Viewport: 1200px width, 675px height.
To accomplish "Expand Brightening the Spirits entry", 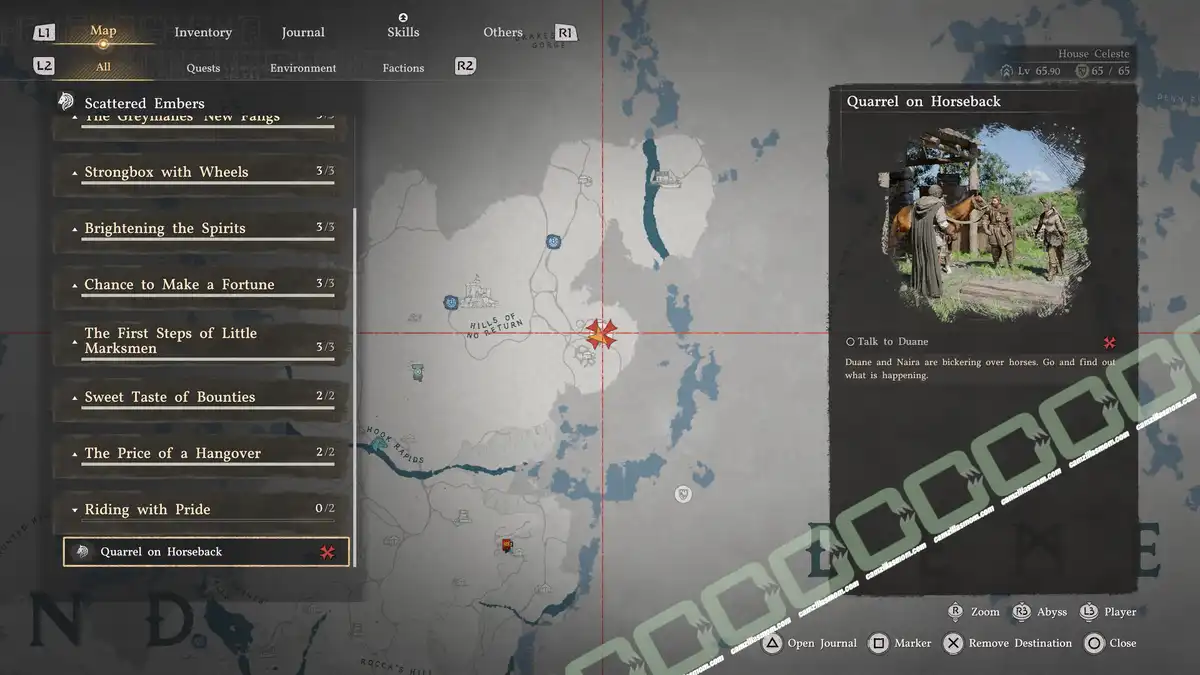I will (x=200, y=228).
